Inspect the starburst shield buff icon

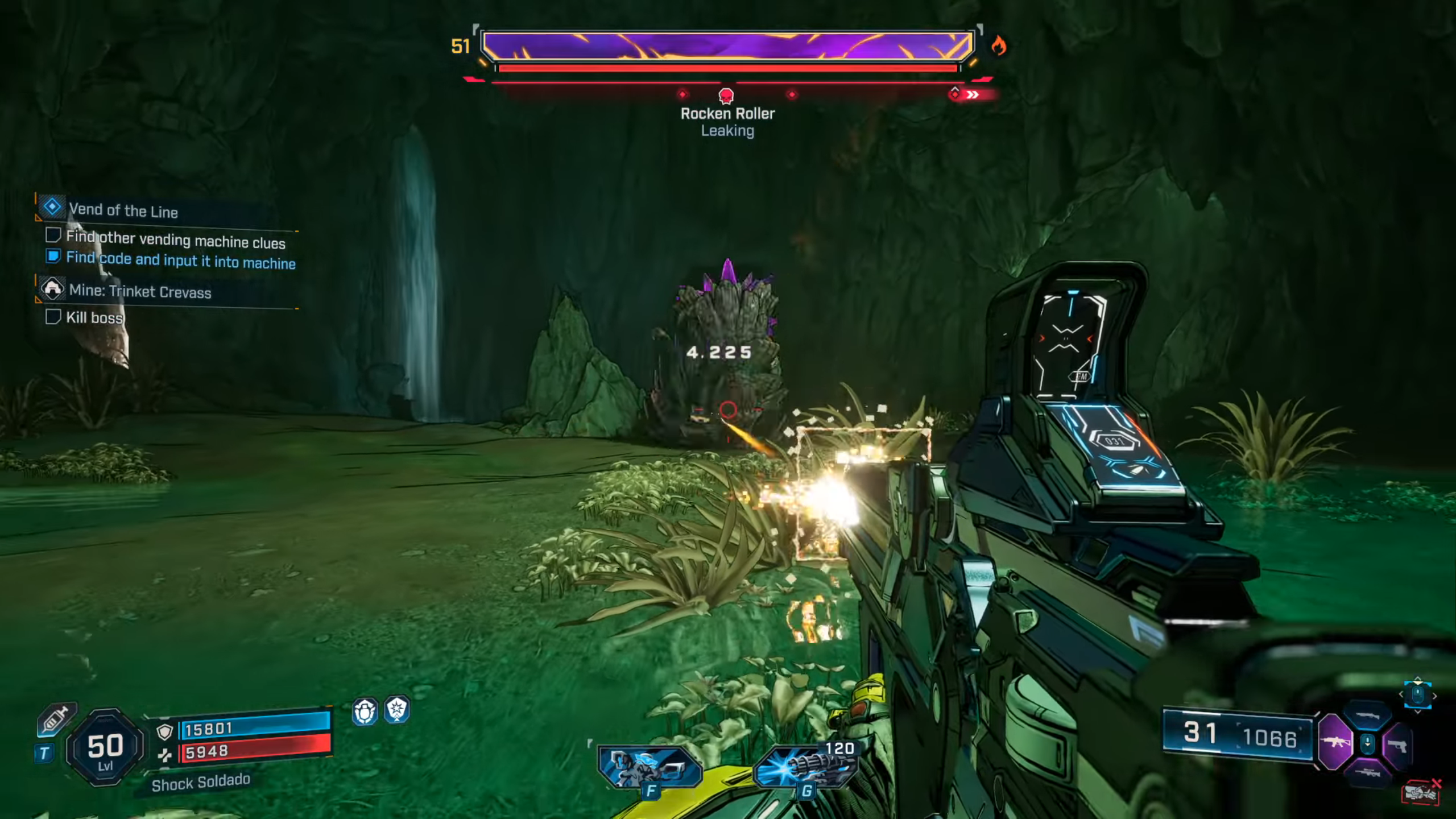[x=396, y=710]
